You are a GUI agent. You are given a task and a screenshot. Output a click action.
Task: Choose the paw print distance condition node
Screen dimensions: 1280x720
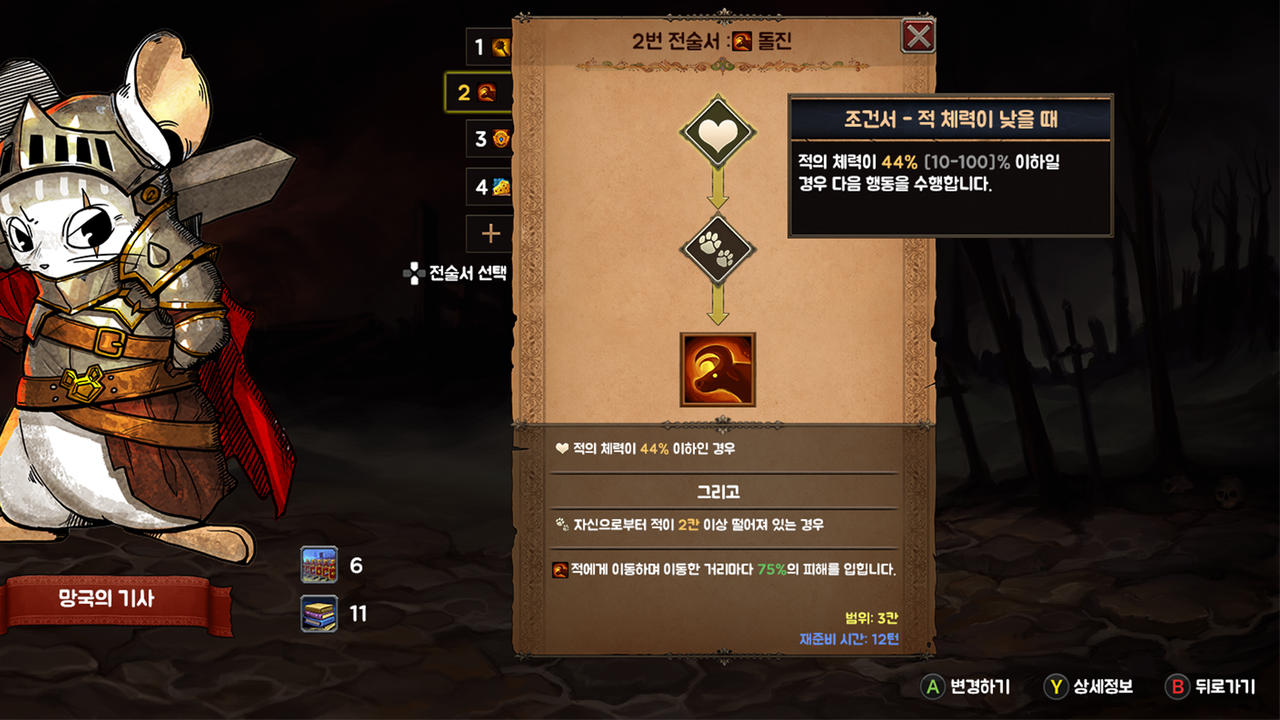click(x=717, y=249)
